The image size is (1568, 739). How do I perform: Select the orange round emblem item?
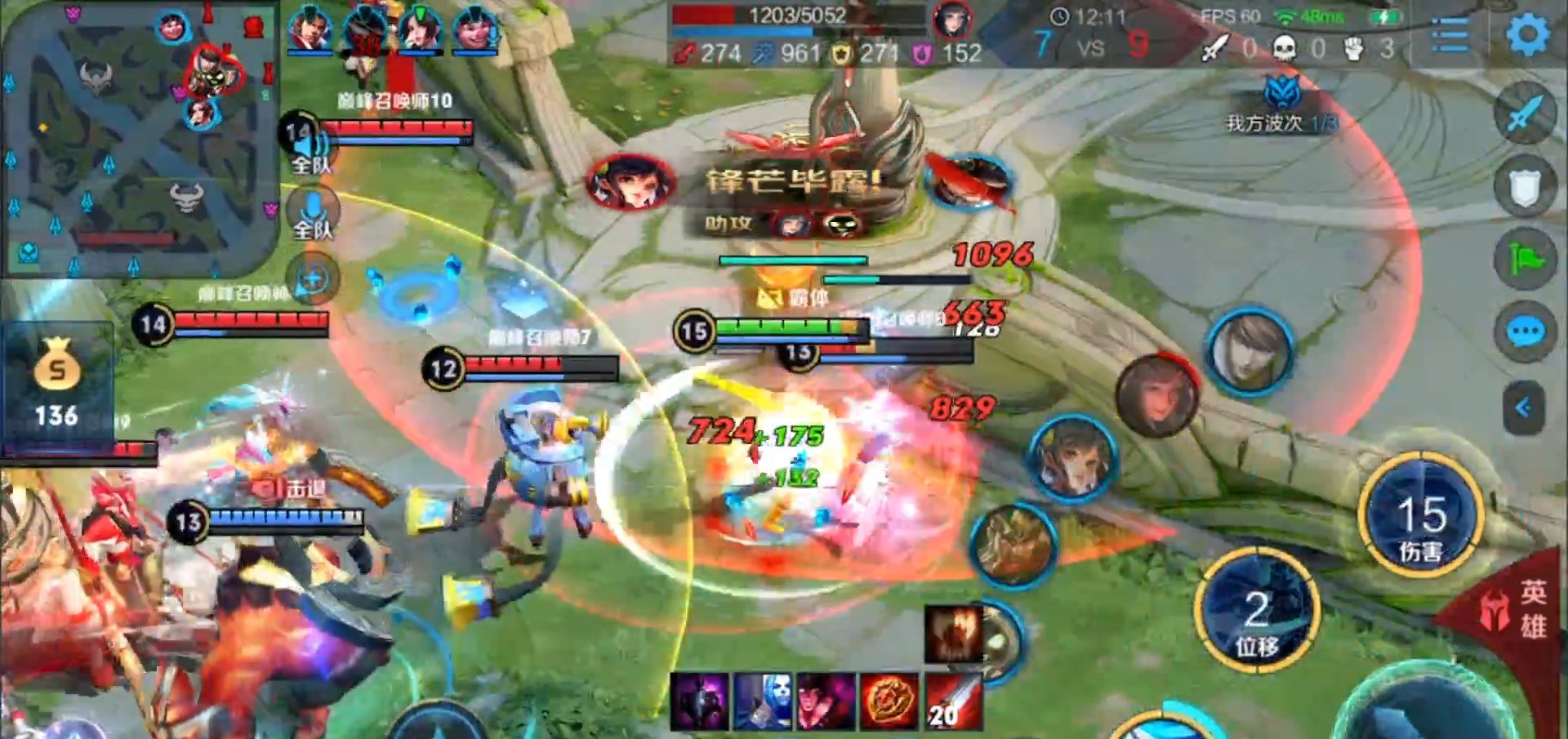tap(889, 701)
